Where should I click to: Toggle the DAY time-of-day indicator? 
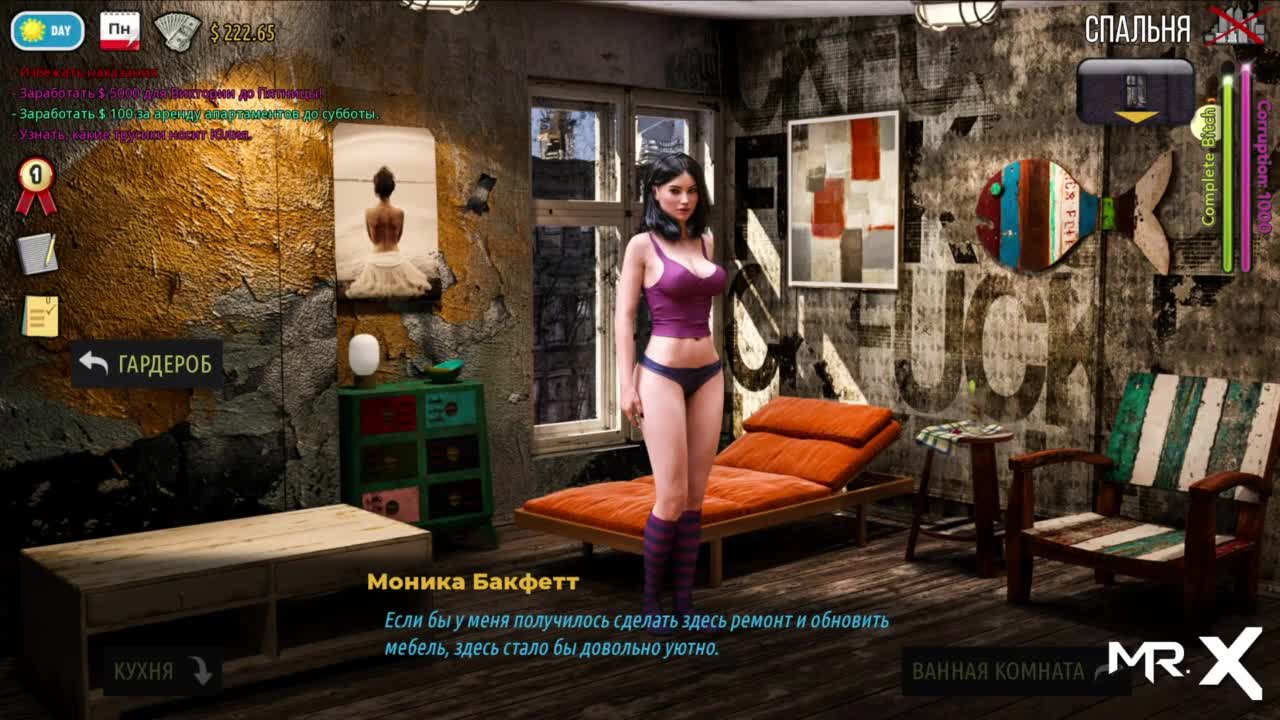point(47,31)
